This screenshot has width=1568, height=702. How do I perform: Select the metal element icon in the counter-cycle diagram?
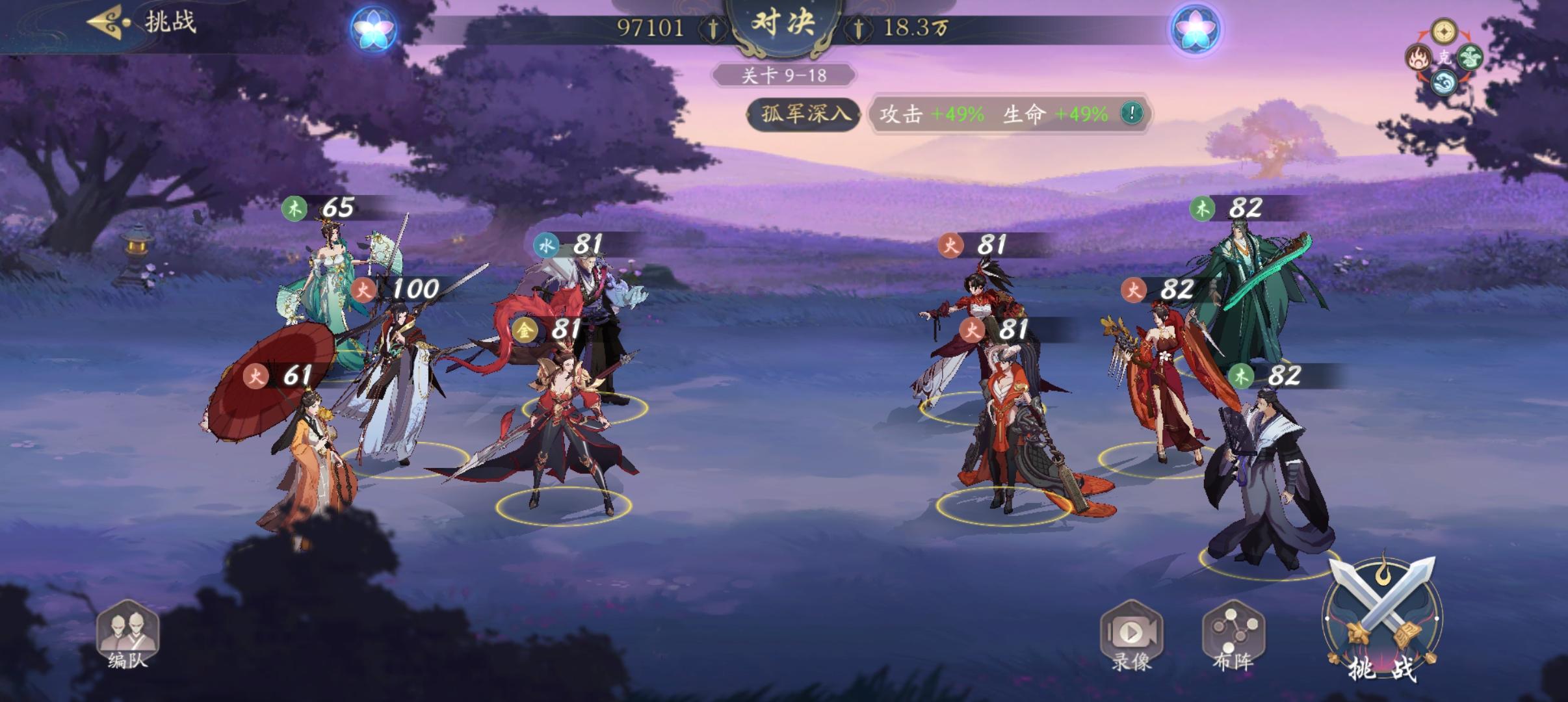pyautogui.click(x=1444, y=31)
